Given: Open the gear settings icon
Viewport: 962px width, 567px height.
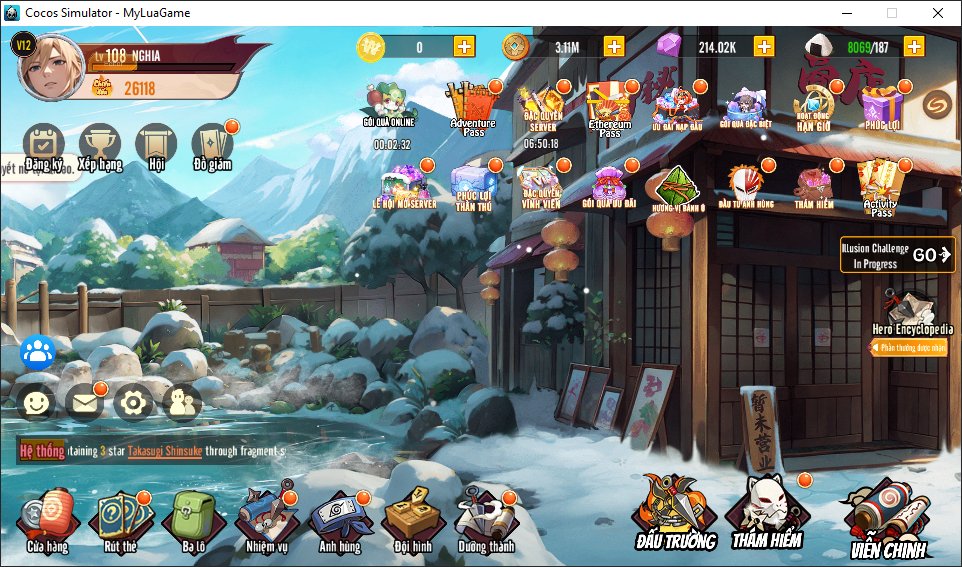Looking at the screenshot, I should coord(133,402).
